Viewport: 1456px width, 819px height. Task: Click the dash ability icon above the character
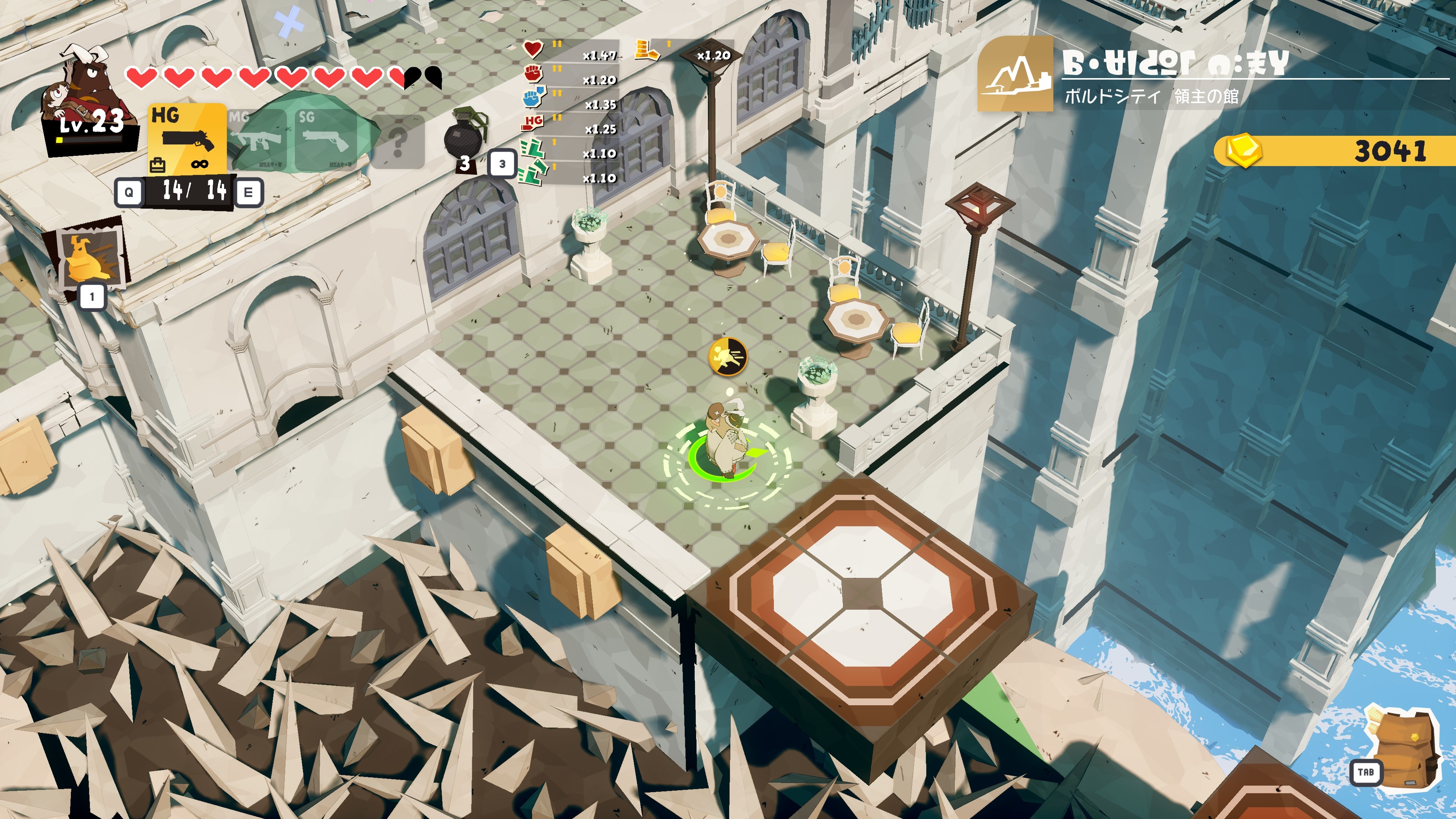click(x=728, y=357)
